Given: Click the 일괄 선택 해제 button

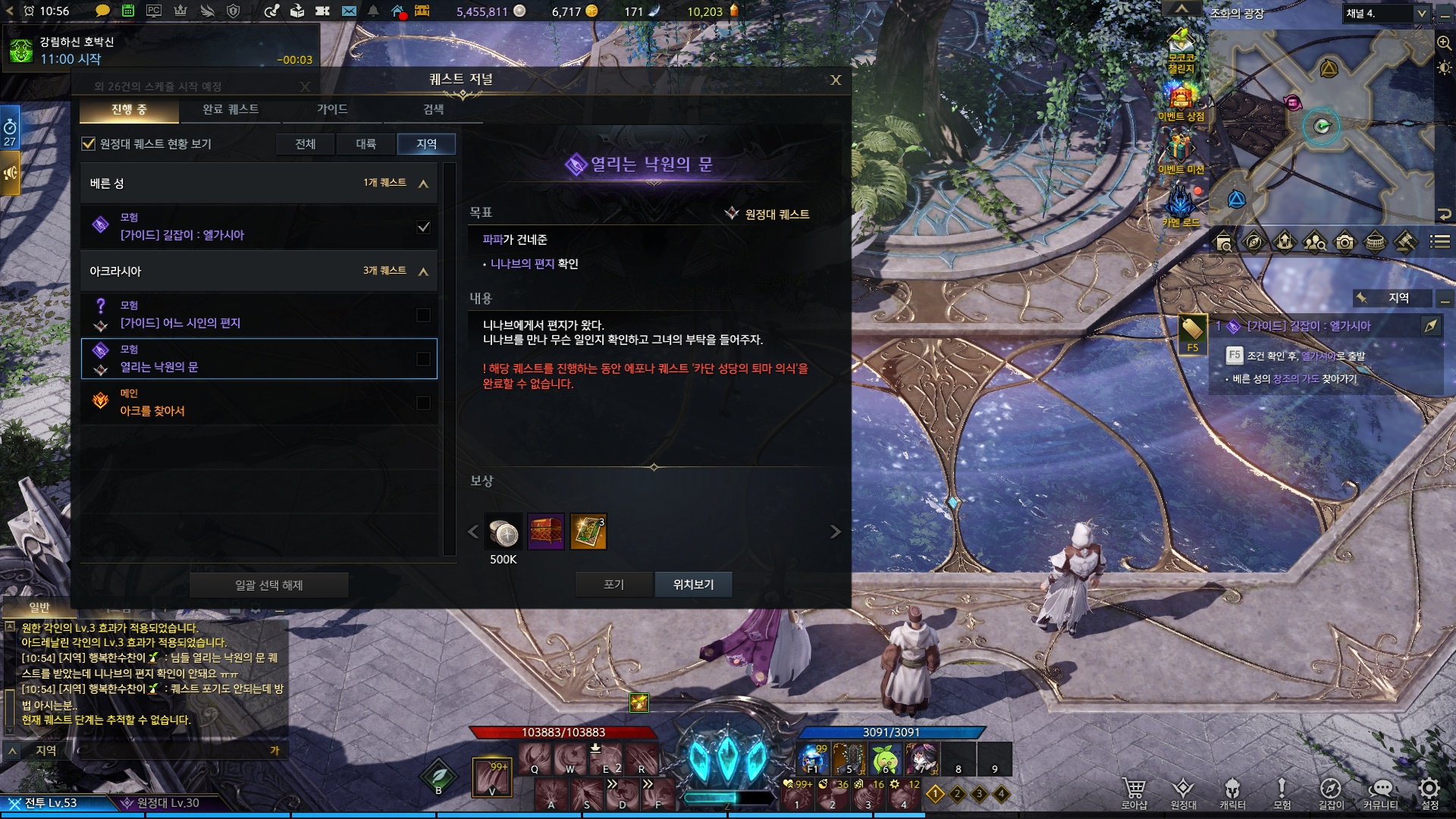Looking at the screenshot, I should point(268,585).
